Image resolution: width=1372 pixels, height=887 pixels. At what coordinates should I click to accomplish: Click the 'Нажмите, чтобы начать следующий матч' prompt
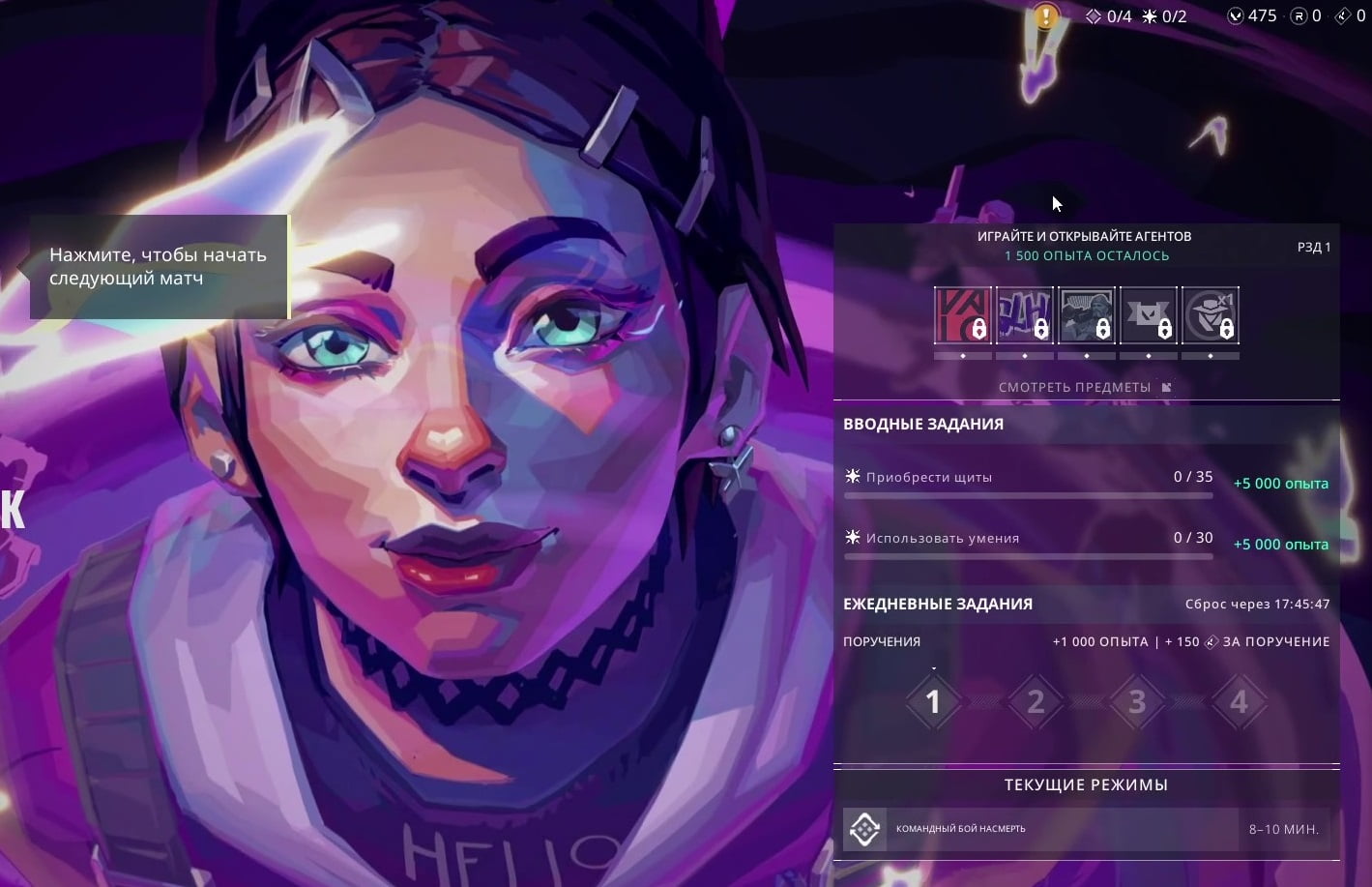pyautogui.click(x=159, y=267)
